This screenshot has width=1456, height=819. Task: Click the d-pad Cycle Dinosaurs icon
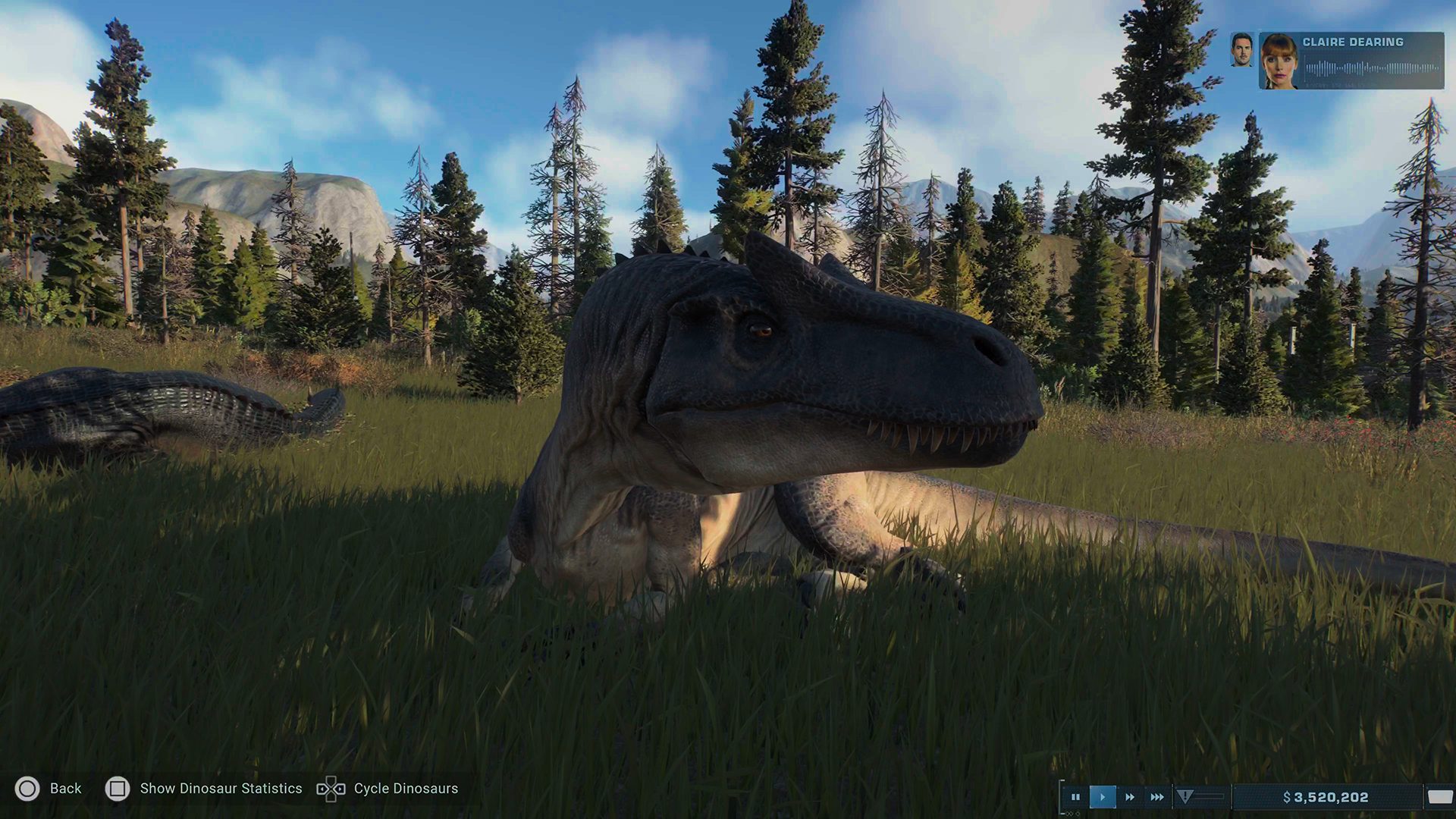tap(331, 789)
